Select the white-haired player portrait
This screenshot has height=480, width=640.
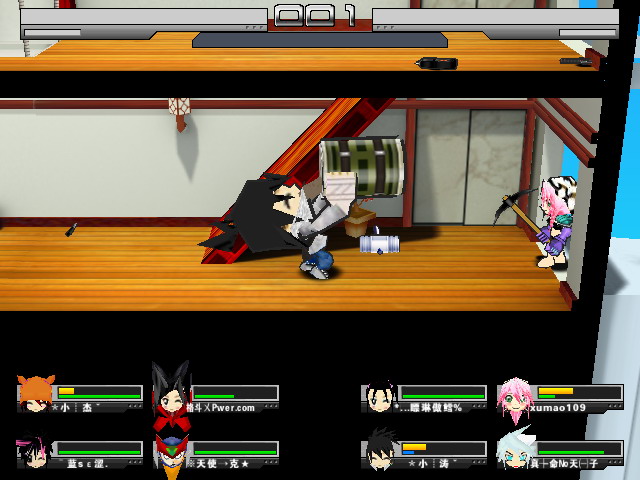coord(514,453)
